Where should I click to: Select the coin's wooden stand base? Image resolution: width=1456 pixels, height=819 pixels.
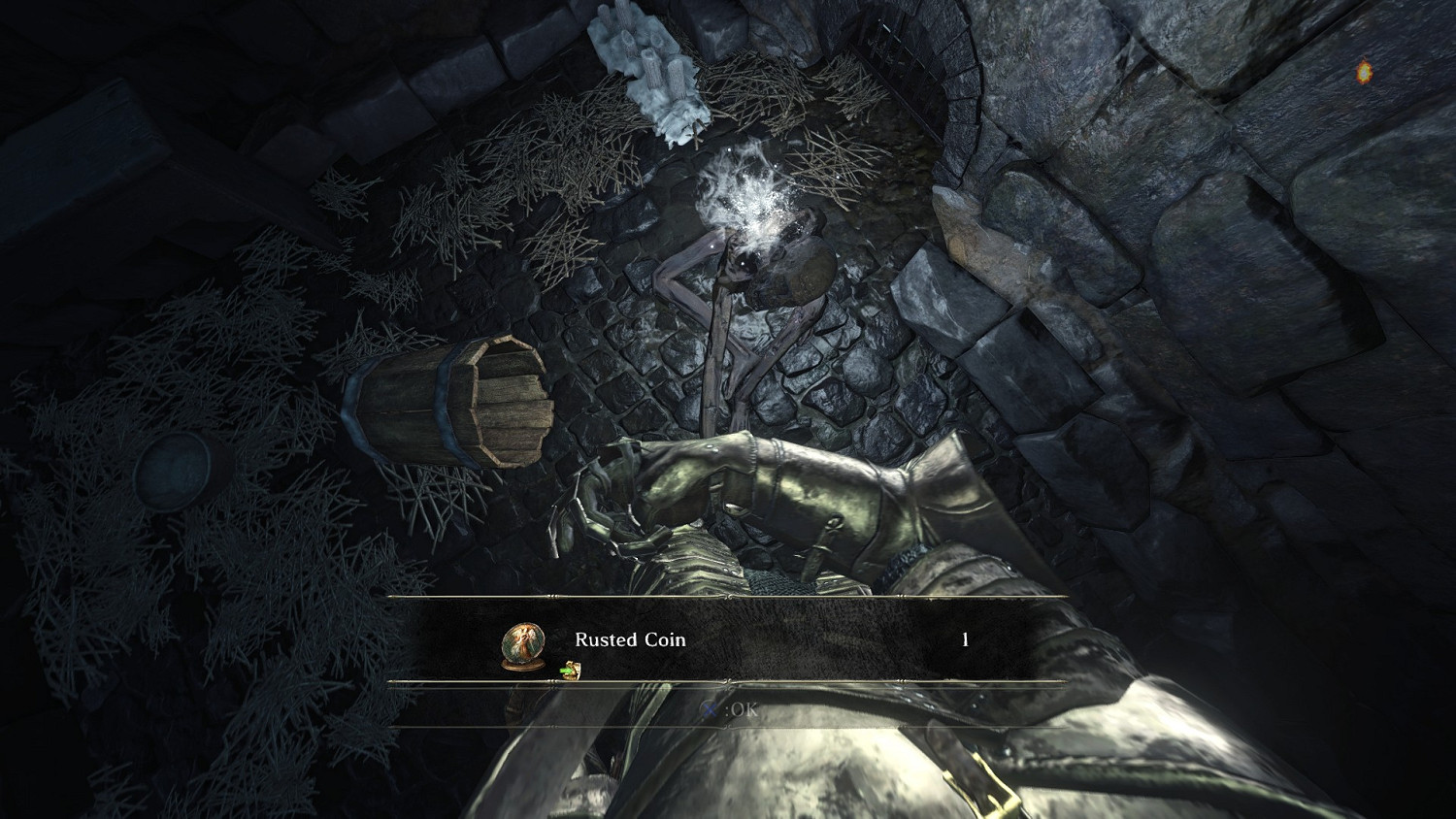click(522, 664)
